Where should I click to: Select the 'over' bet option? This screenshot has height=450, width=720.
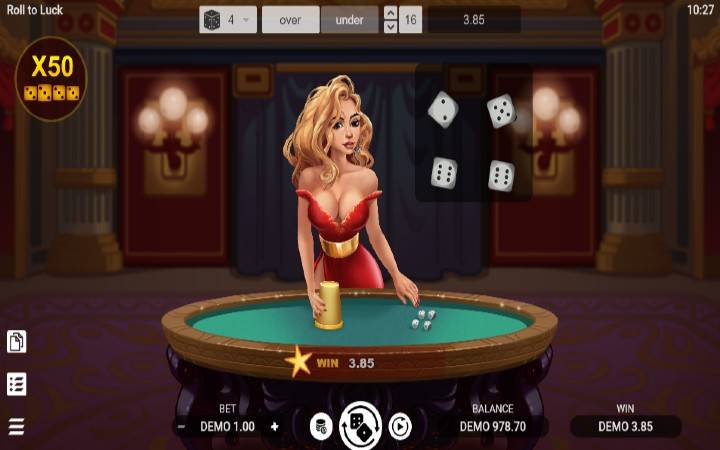[x=290, y=19]
